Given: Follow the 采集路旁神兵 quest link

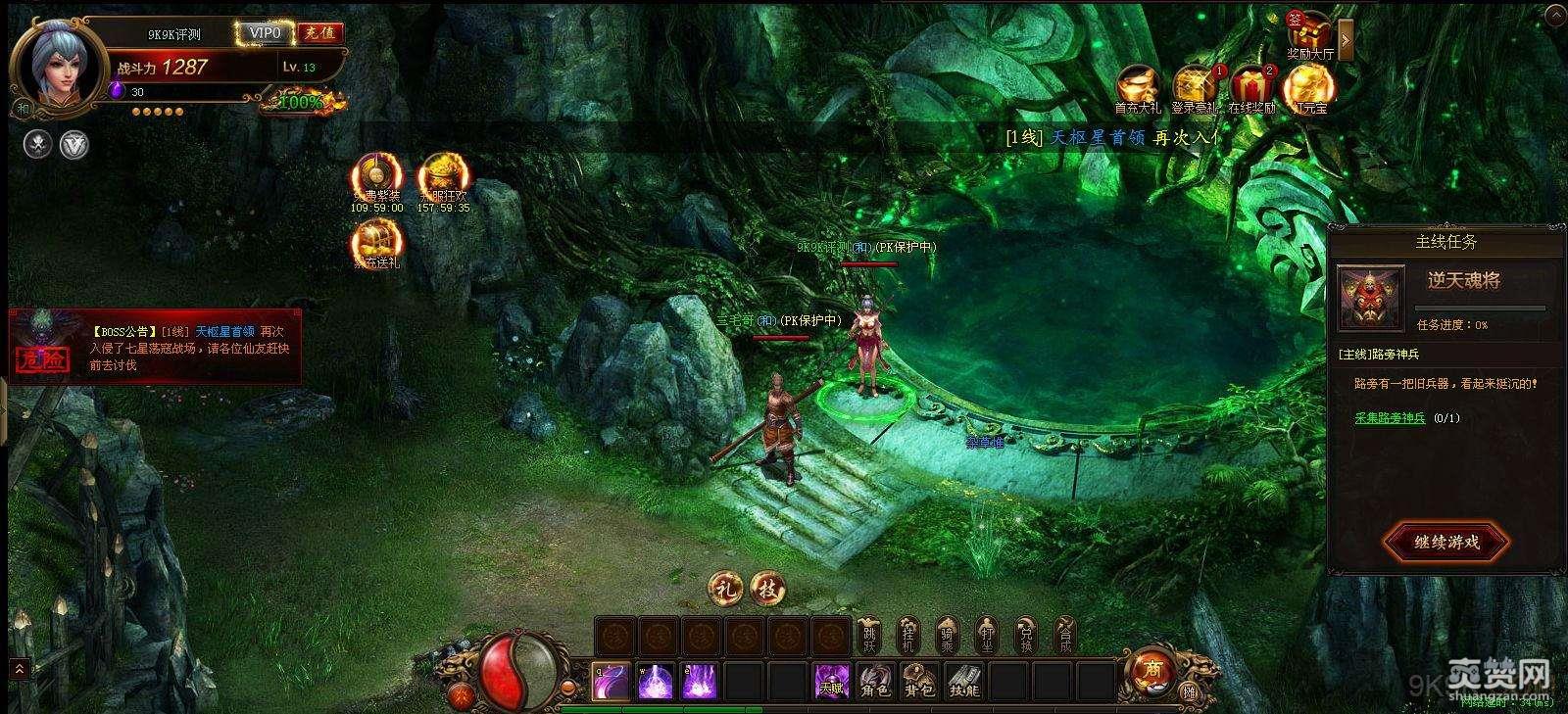Looking at the screenshot, I should click(1390, 418).
